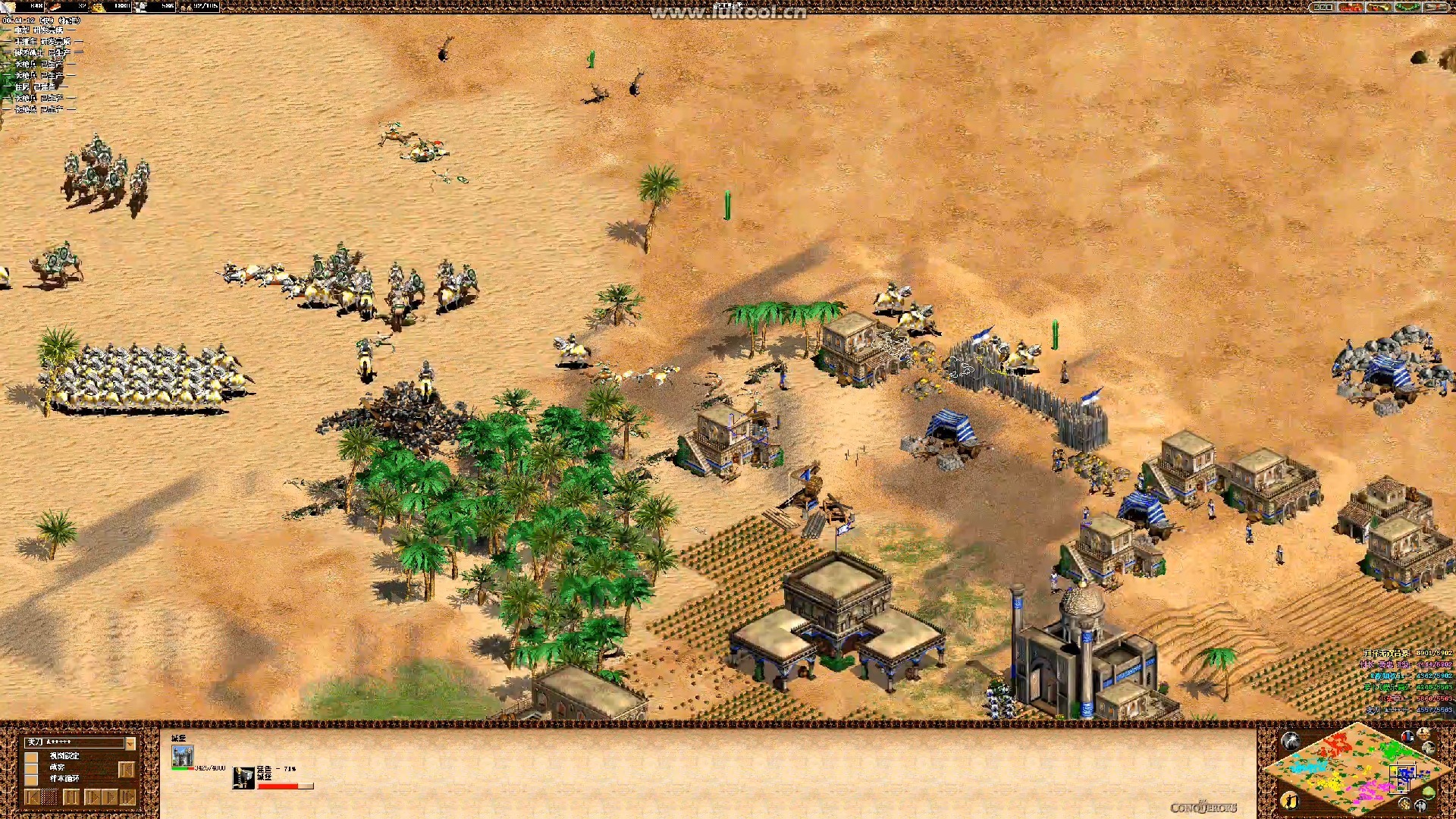Toggle the 战雾 fog of war checkbox
Viewport: 1456px width, 819px height.
point(32,767)
